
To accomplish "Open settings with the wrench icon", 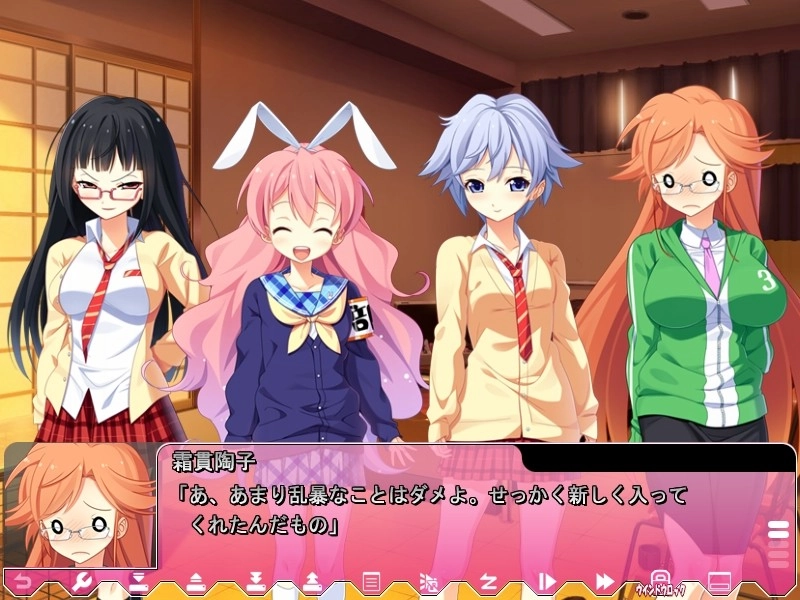I will point(82,581).
